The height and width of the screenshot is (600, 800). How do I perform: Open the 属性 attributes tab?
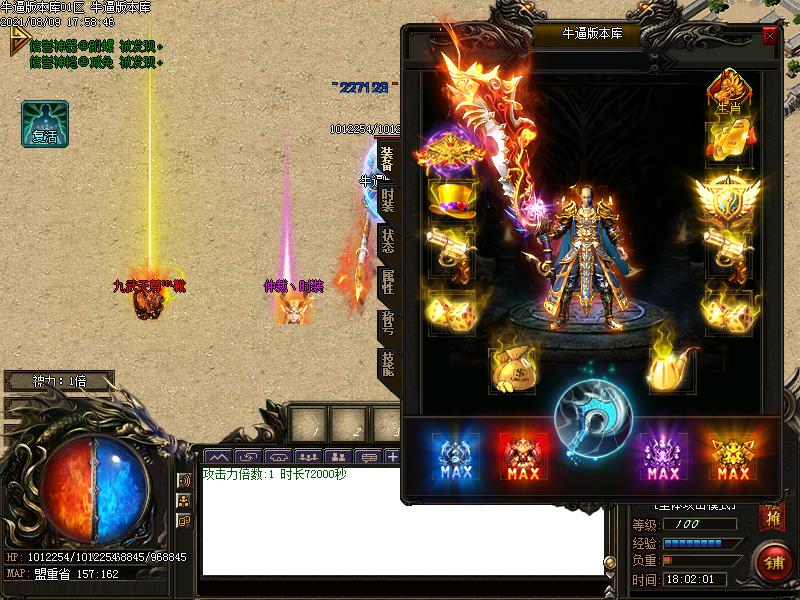pyautogui.click(x=388, y=281)
